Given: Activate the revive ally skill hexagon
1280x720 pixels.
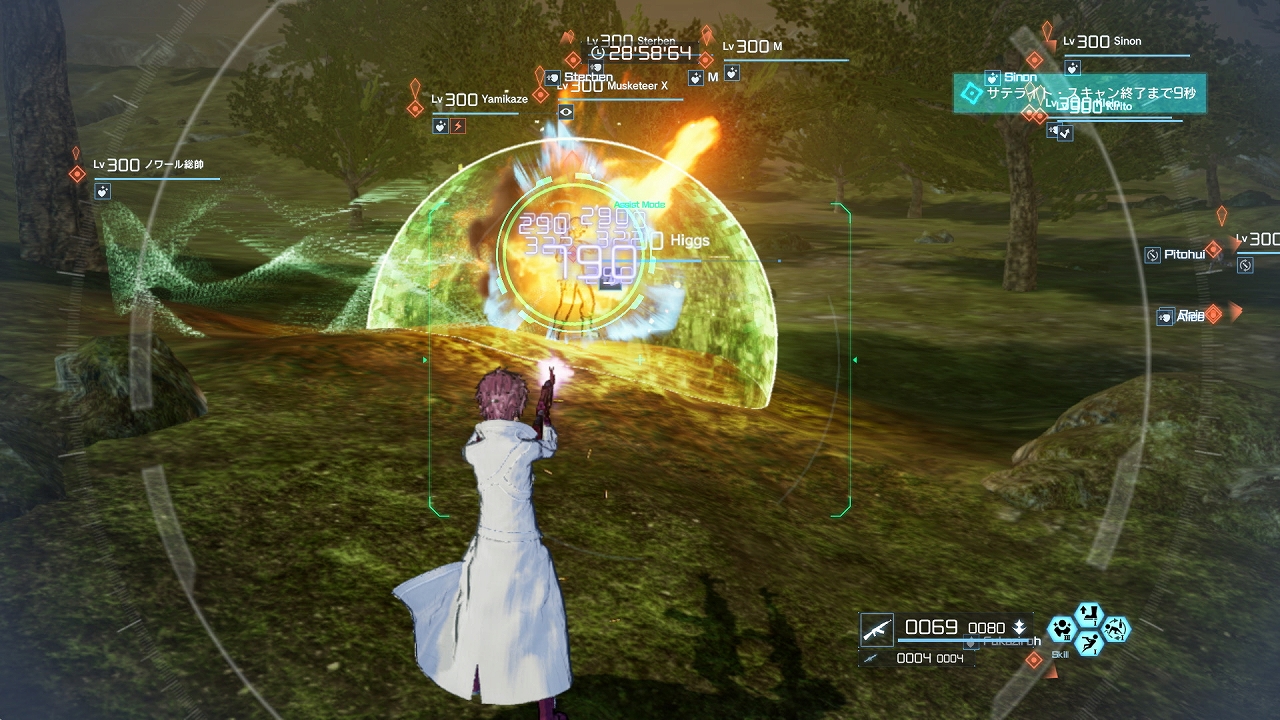Looking at the screenshot, I should tap(1116, 629).
